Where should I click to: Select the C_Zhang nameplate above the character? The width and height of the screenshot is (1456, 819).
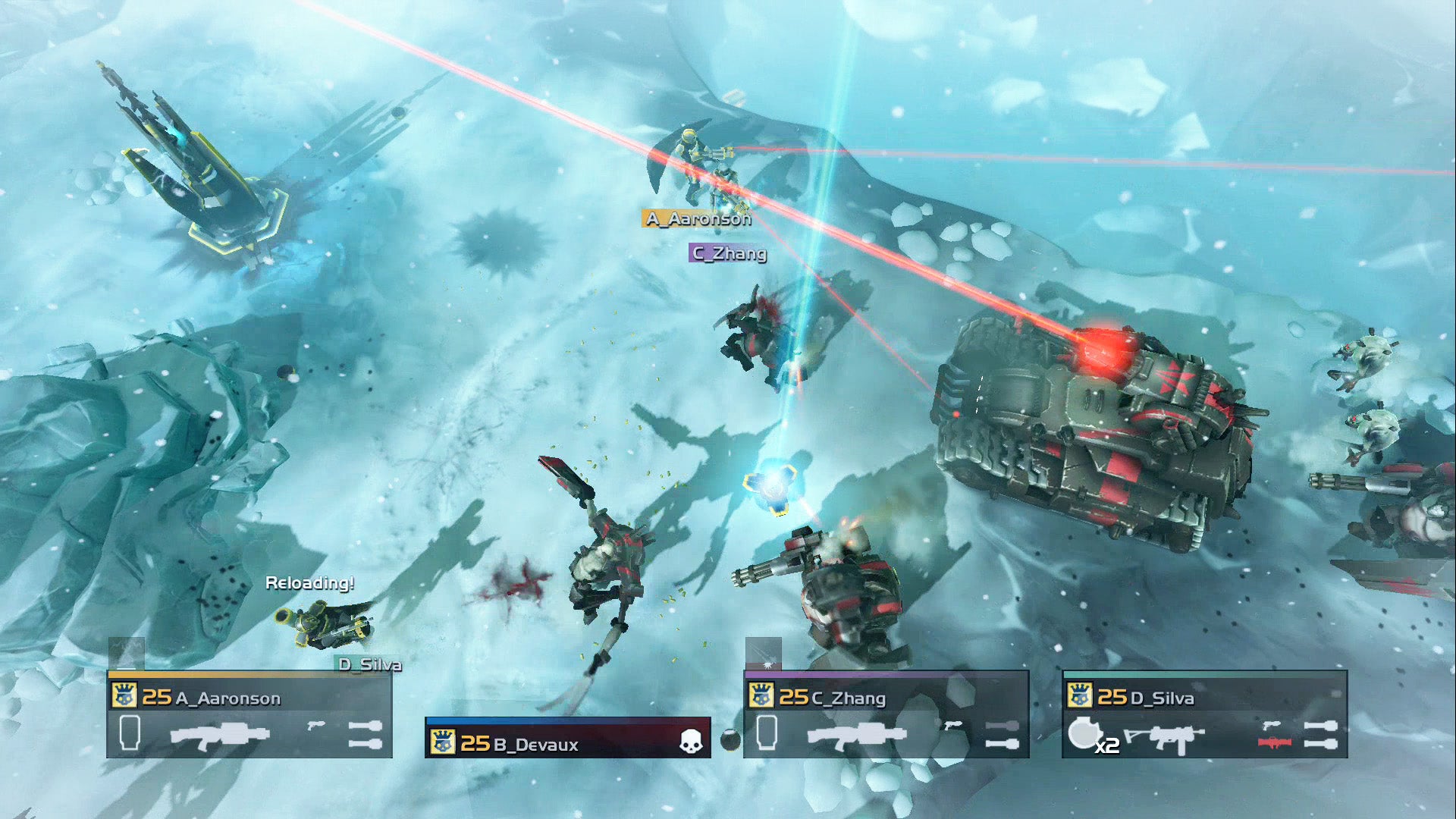point(726,255)
